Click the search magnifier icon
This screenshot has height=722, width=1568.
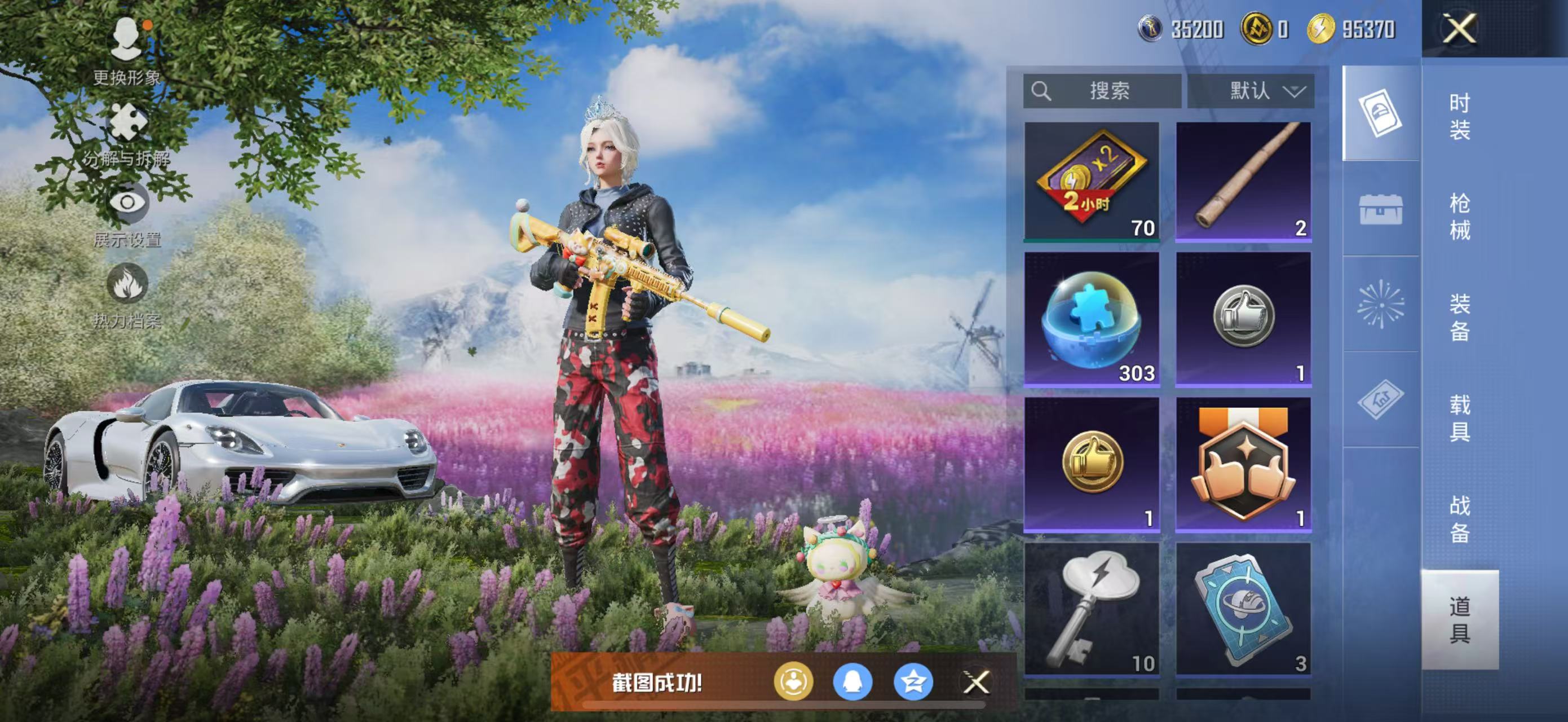click(x=1043, y=91)
